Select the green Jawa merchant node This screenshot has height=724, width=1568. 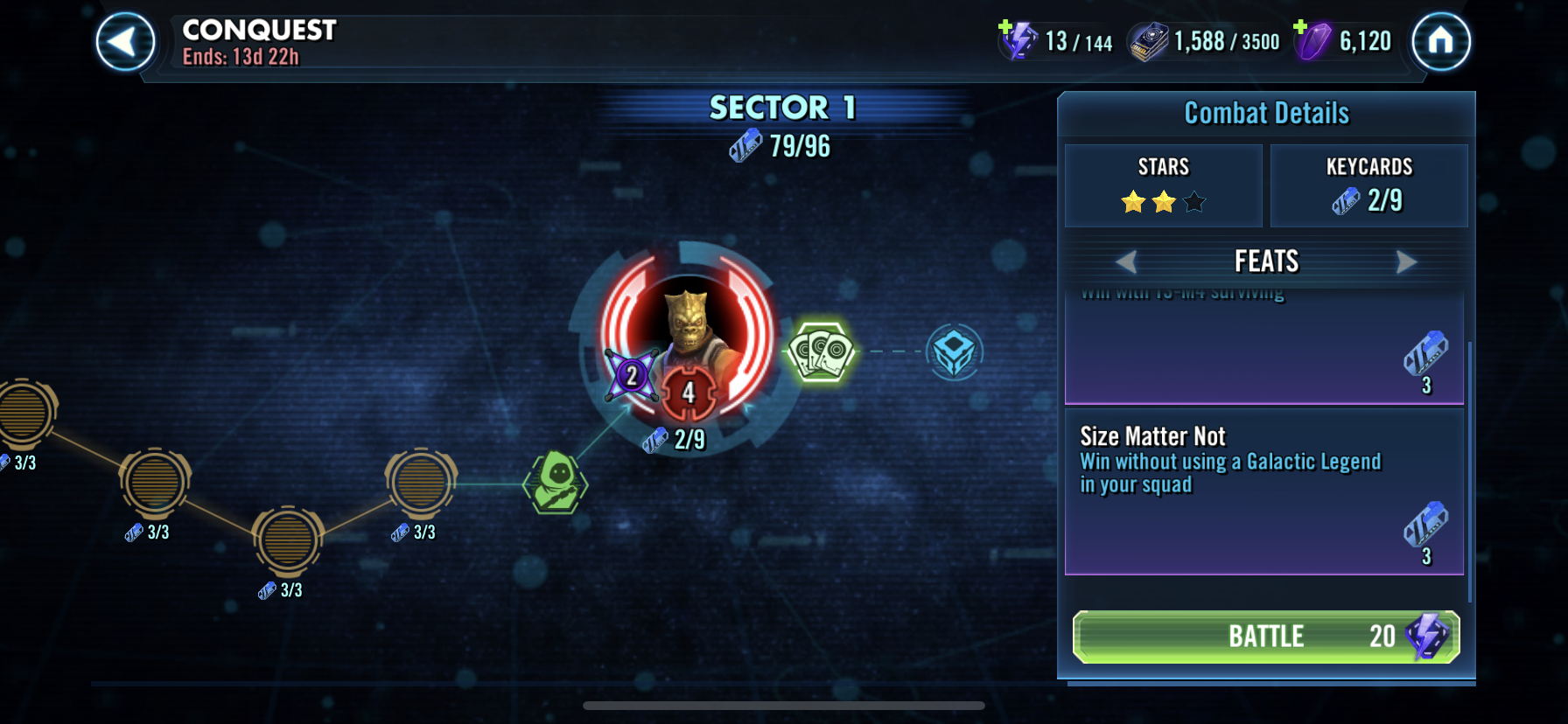556,483
